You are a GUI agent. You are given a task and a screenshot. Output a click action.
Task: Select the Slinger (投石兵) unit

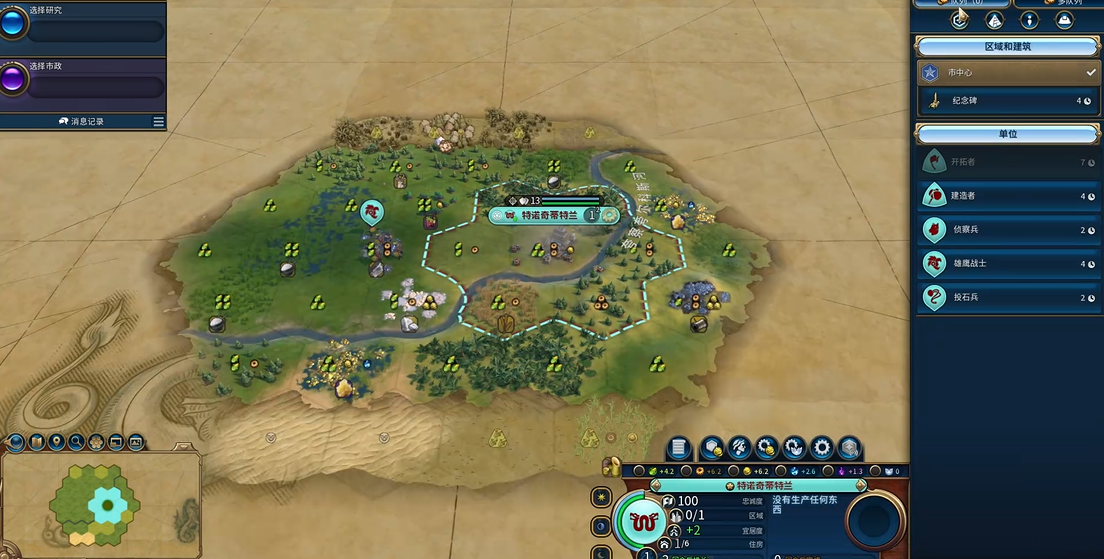click(x=1008, y=298)
